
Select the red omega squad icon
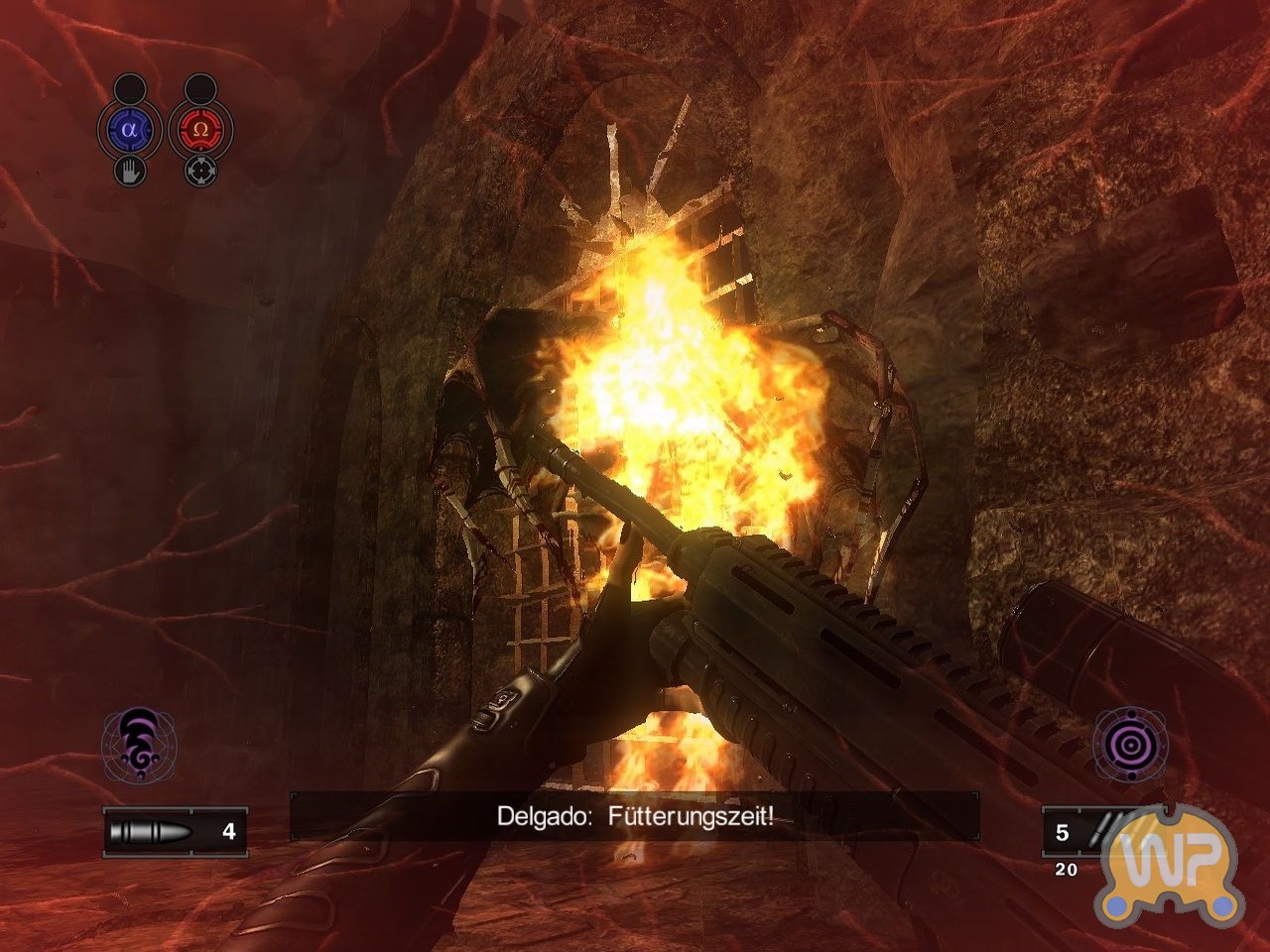200,130
